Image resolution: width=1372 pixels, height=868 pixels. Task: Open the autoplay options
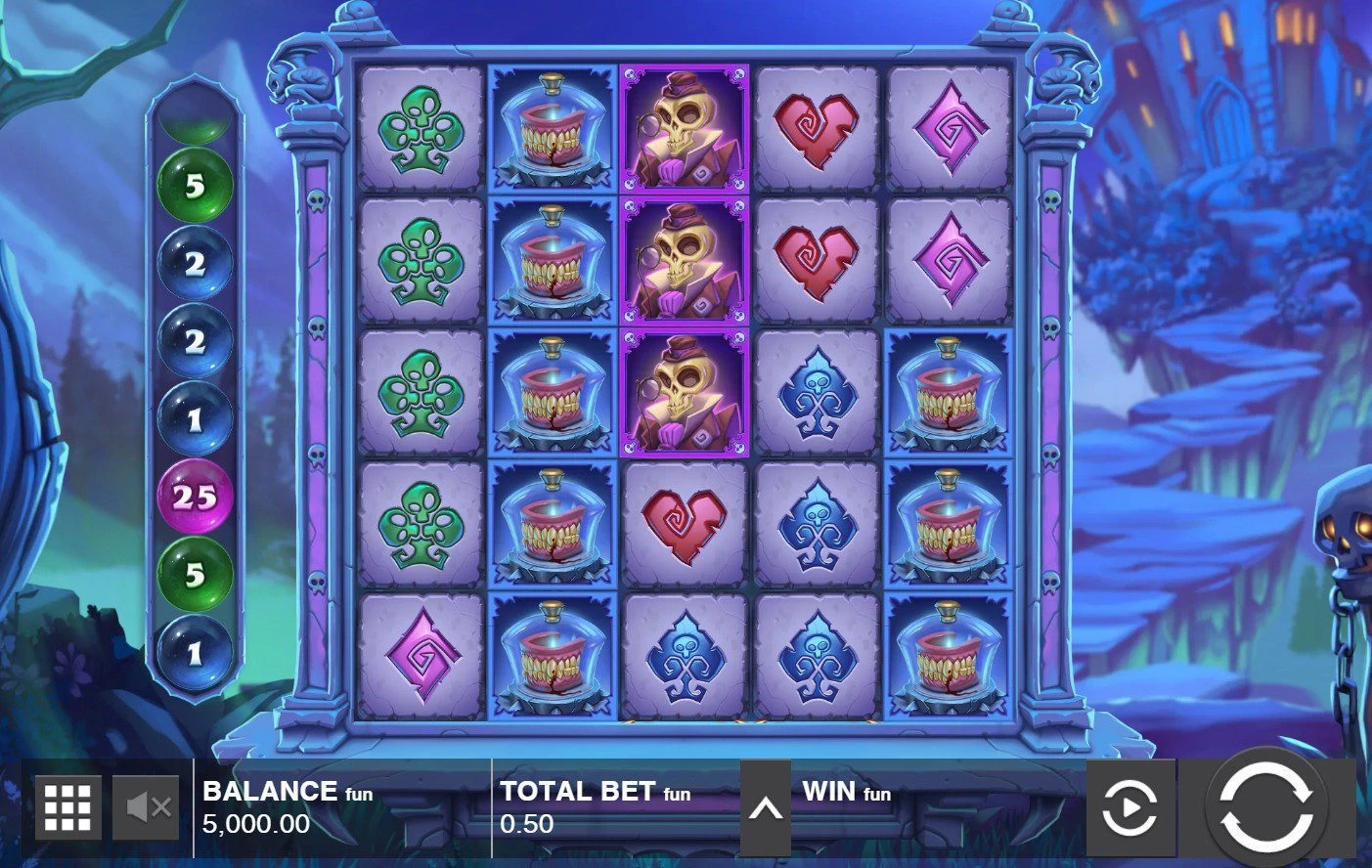[x=1130, y=808]
